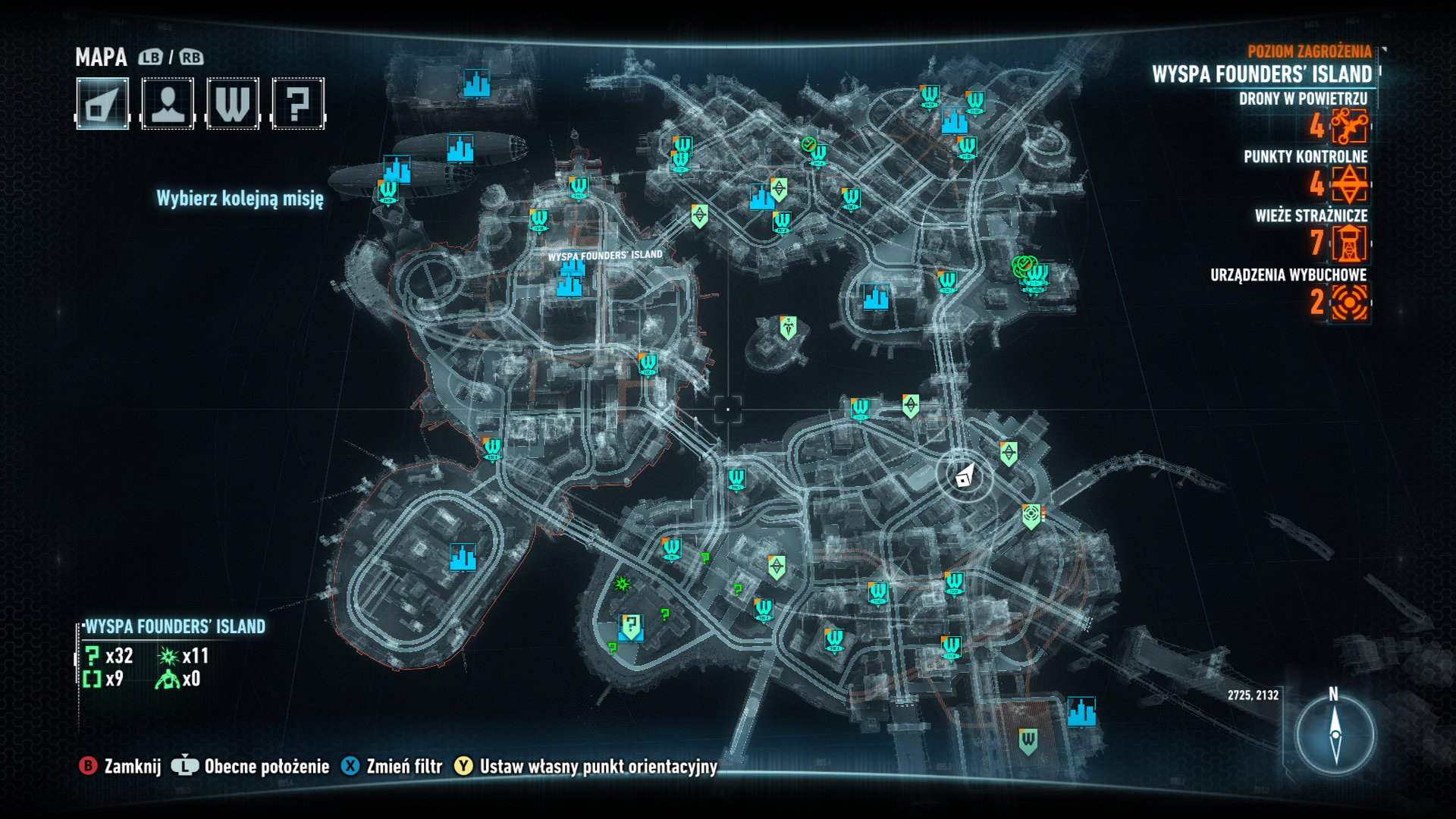Select the building icon at the top-left rooftop
1456x819 pixels.
click(476, 84)
